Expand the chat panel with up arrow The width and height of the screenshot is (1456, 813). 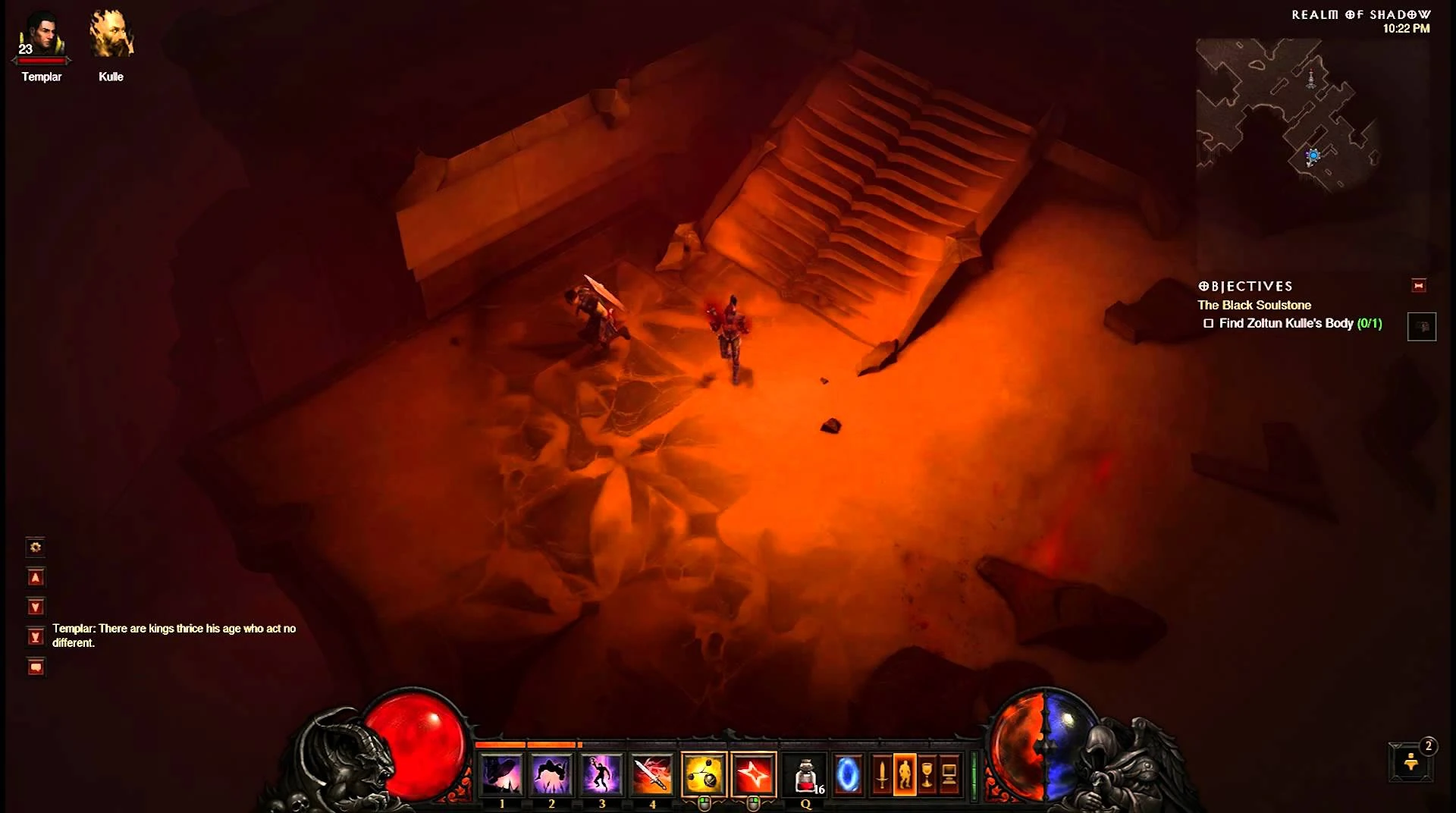pyautogui.click(x=36, y=577)
